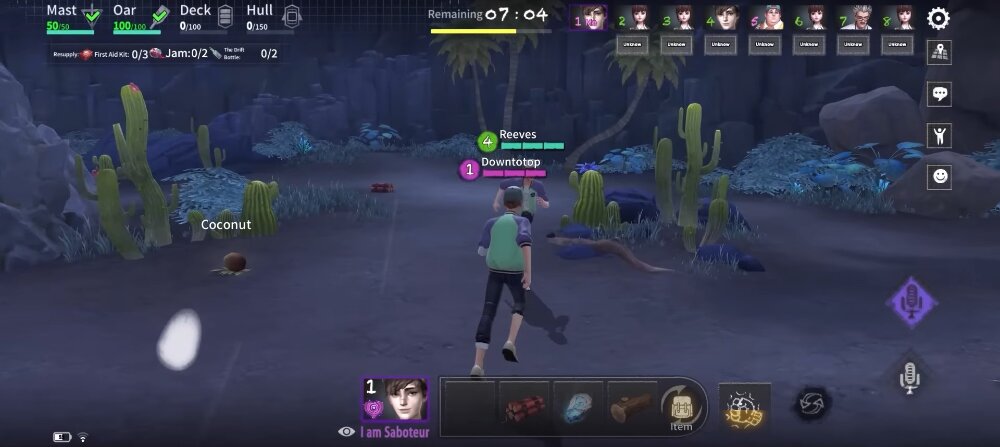Open the gear settings menu
Viewport: 1000px width, 447px height.
tap(938, 18)
